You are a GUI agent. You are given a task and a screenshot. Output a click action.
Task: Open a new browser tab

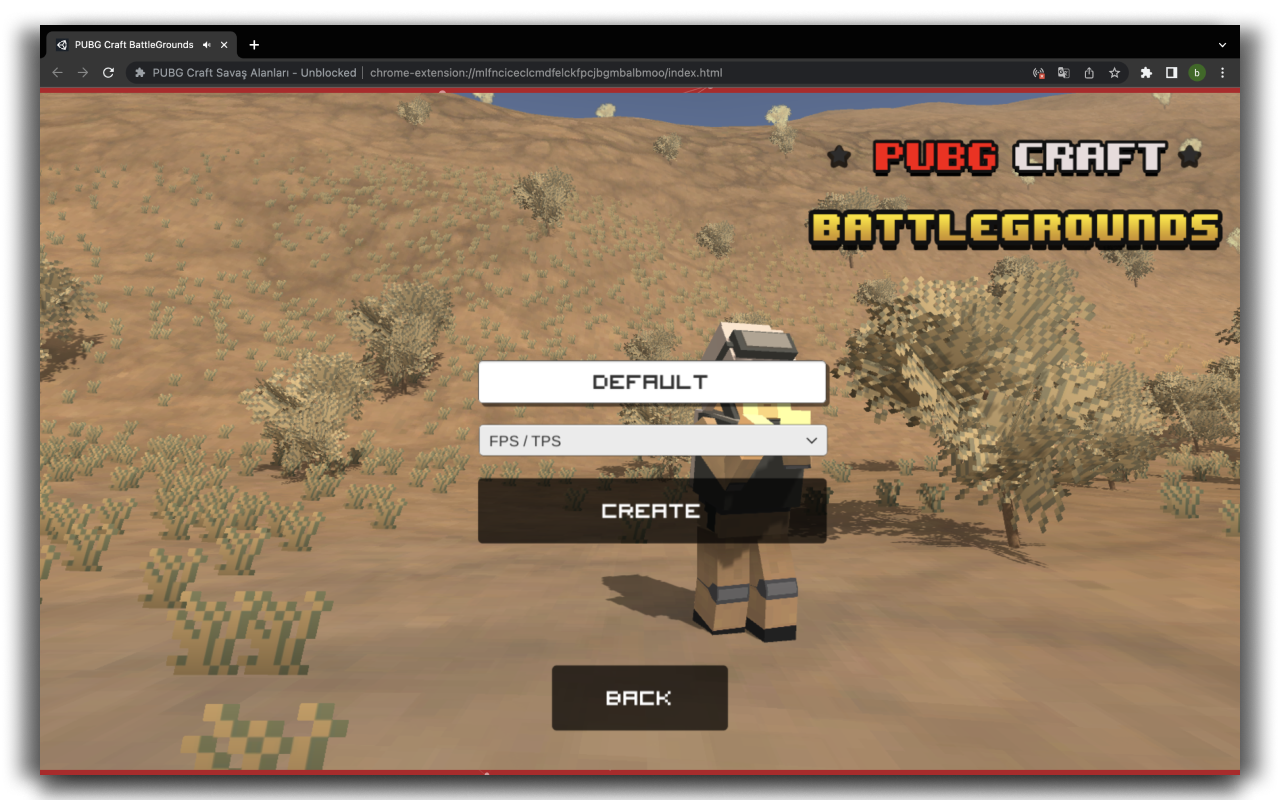click(254, 44)
